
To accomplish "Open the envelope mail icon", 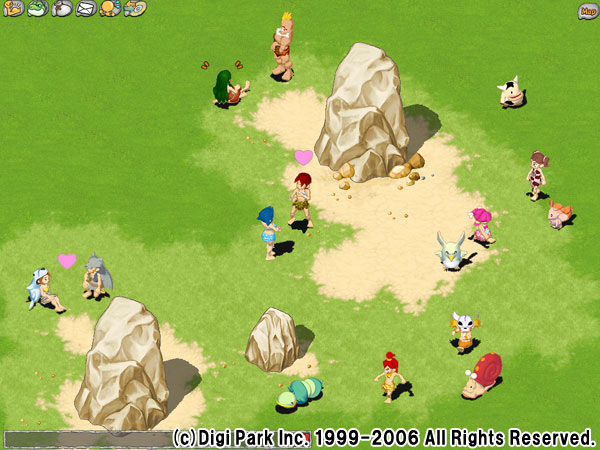I will click(x=85, y=9).
